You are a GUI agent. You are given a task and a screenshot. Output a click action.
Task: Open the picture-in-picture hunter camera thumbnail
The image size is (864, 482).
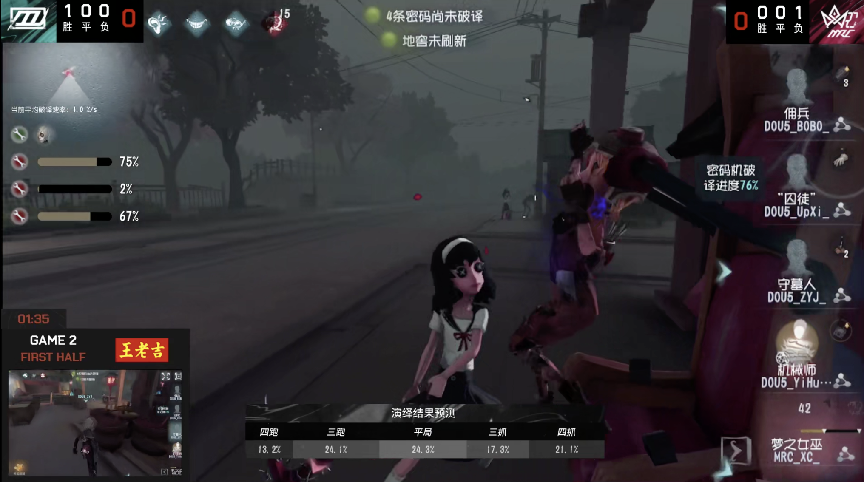pyautogui.click(x=97, y=422)
